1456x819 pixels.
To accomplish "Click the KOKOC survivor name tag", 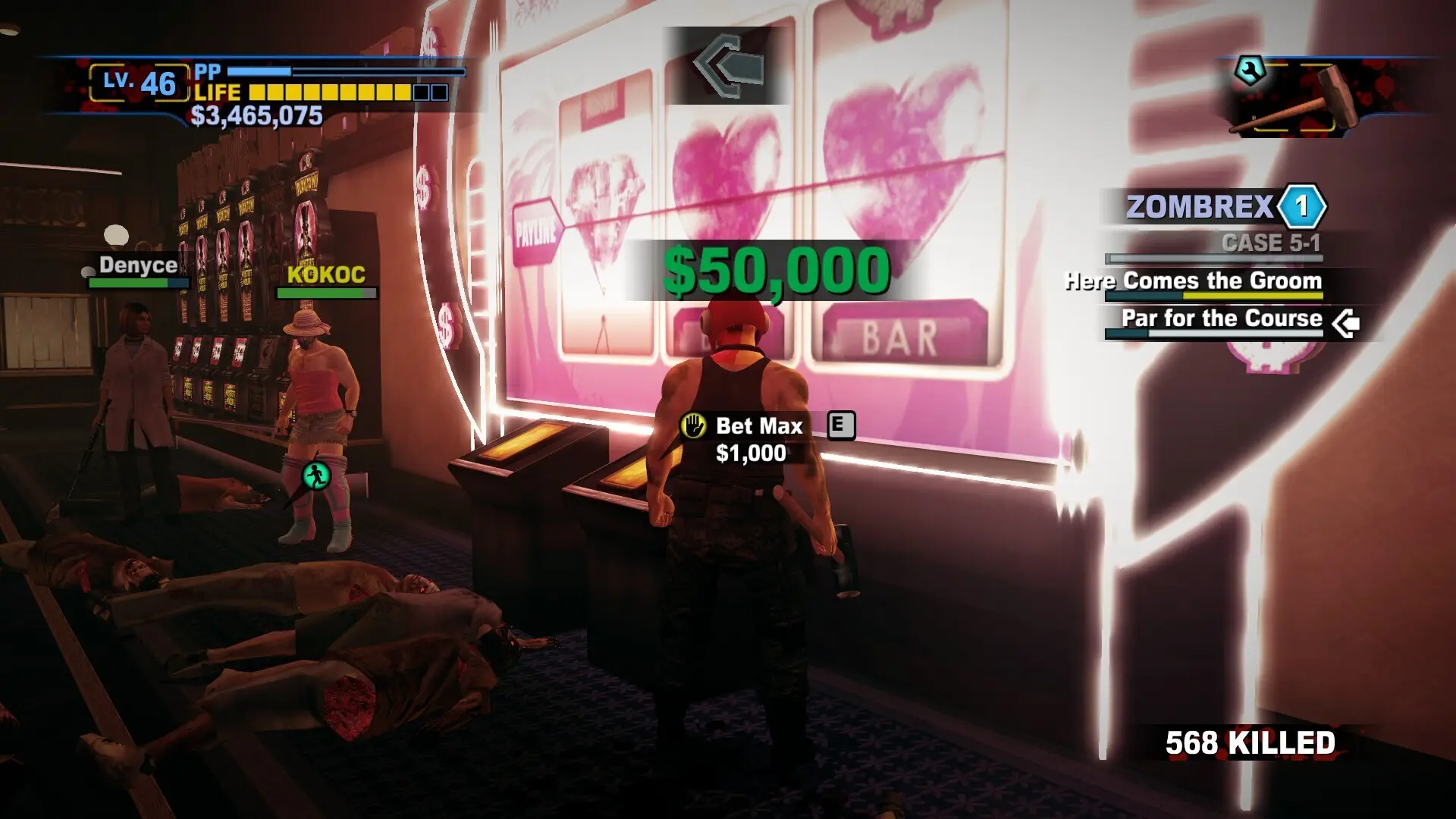I will coord(326,275).
